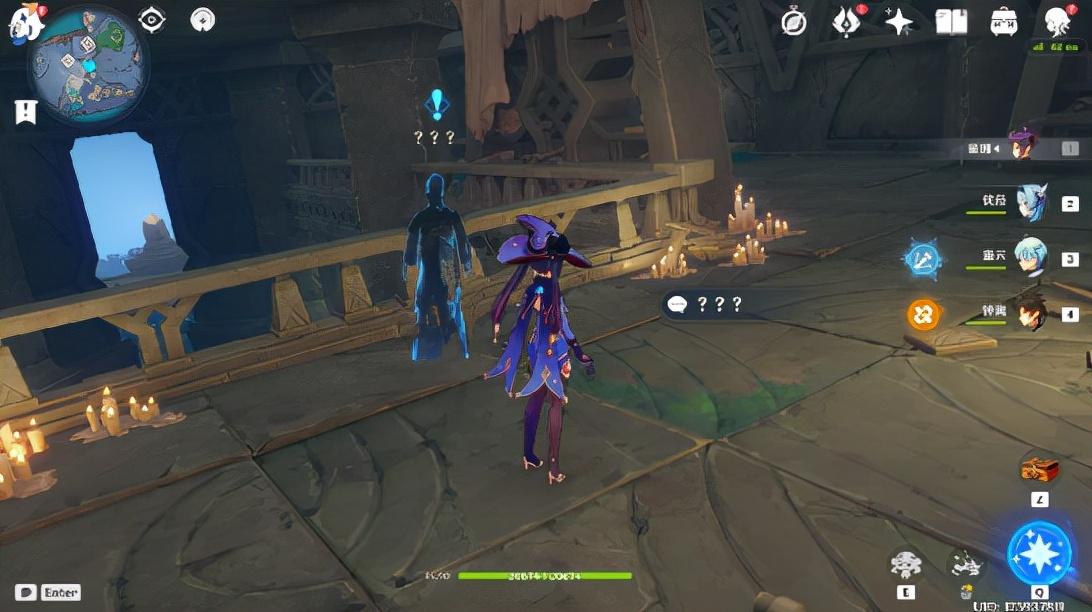Click the sprint skill icon beside the burst

[965, 565]
